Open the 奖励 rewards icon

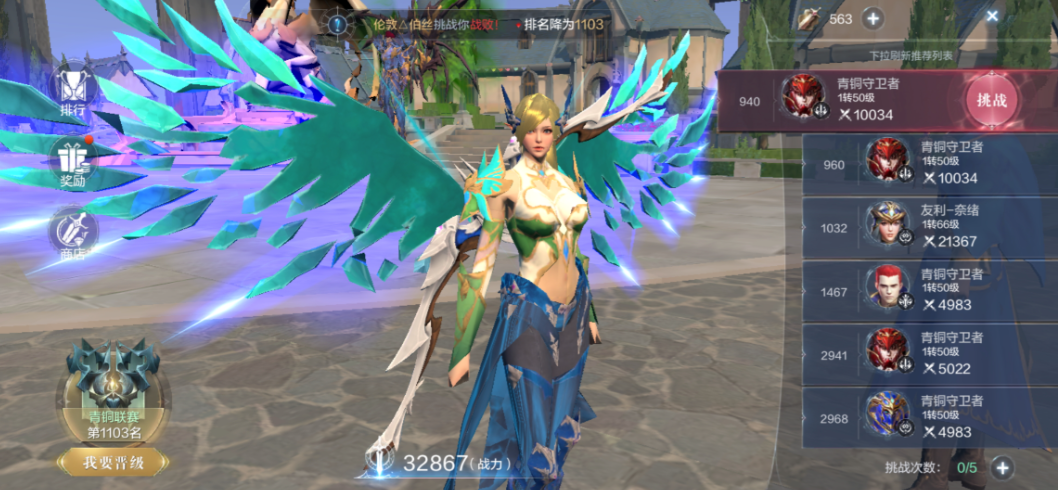(x=72, y=163)
